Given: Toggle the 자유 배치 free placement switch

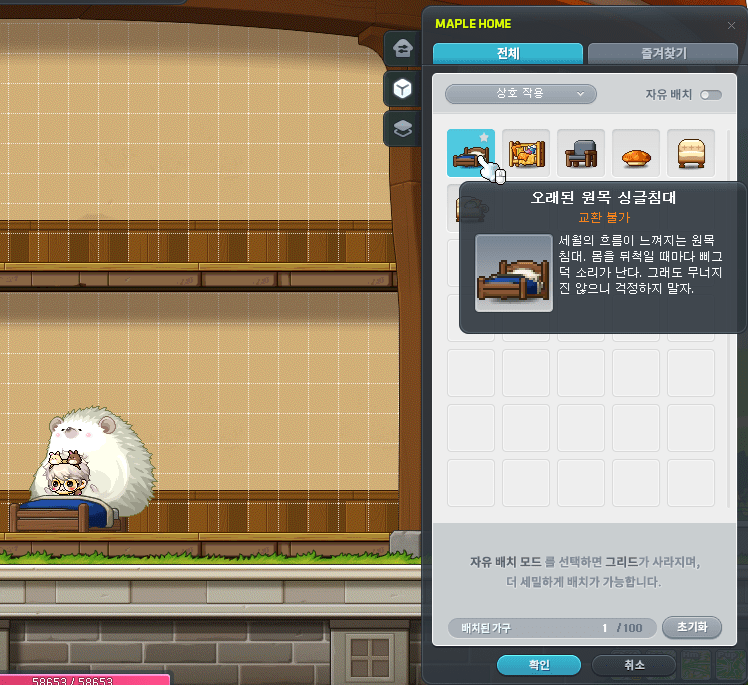Looking at the screenshot, I should click(x=711, y=94).
